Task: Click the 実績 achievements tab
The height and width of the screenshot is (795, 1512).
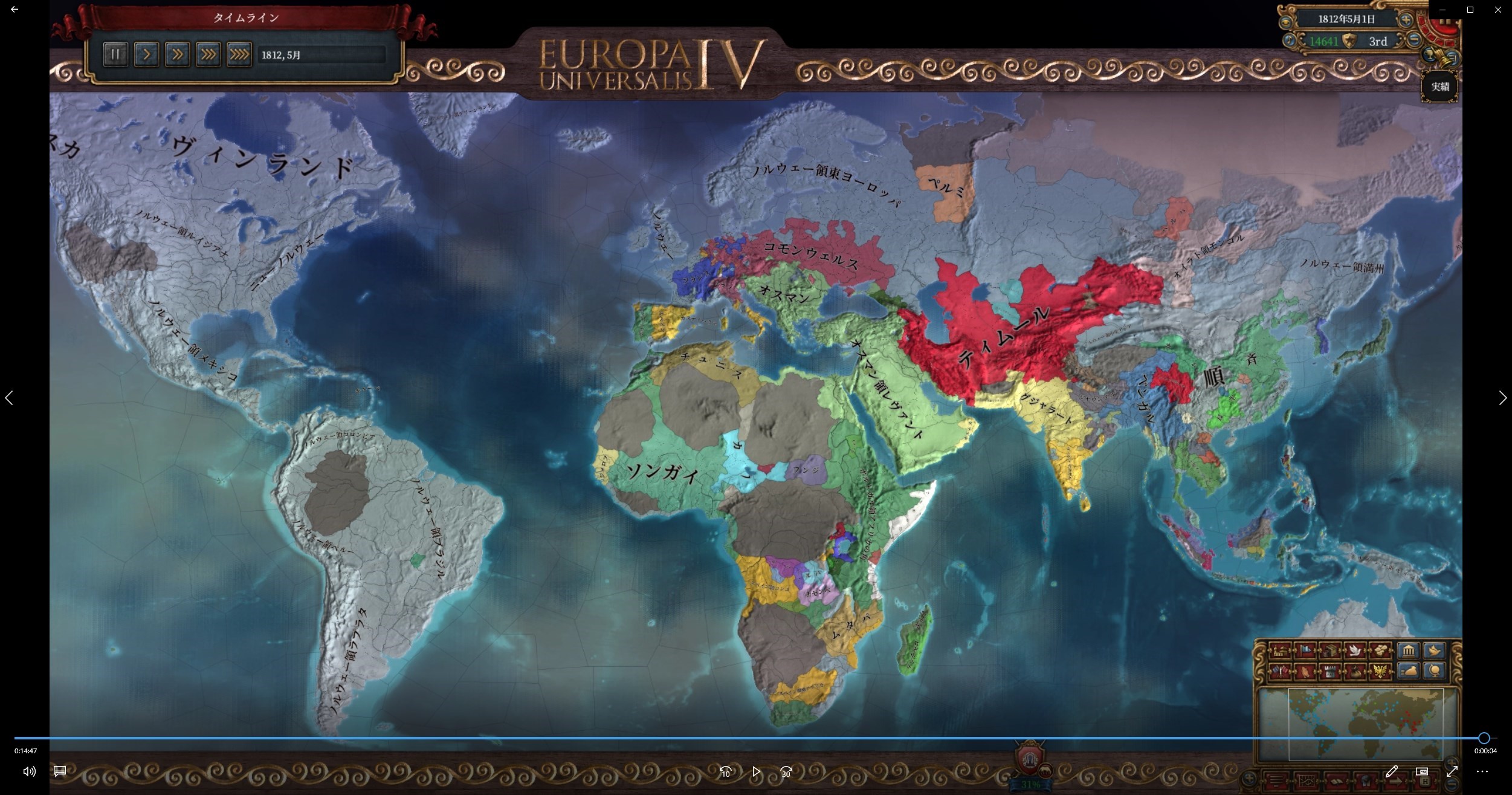Action: pos(1439,86)
